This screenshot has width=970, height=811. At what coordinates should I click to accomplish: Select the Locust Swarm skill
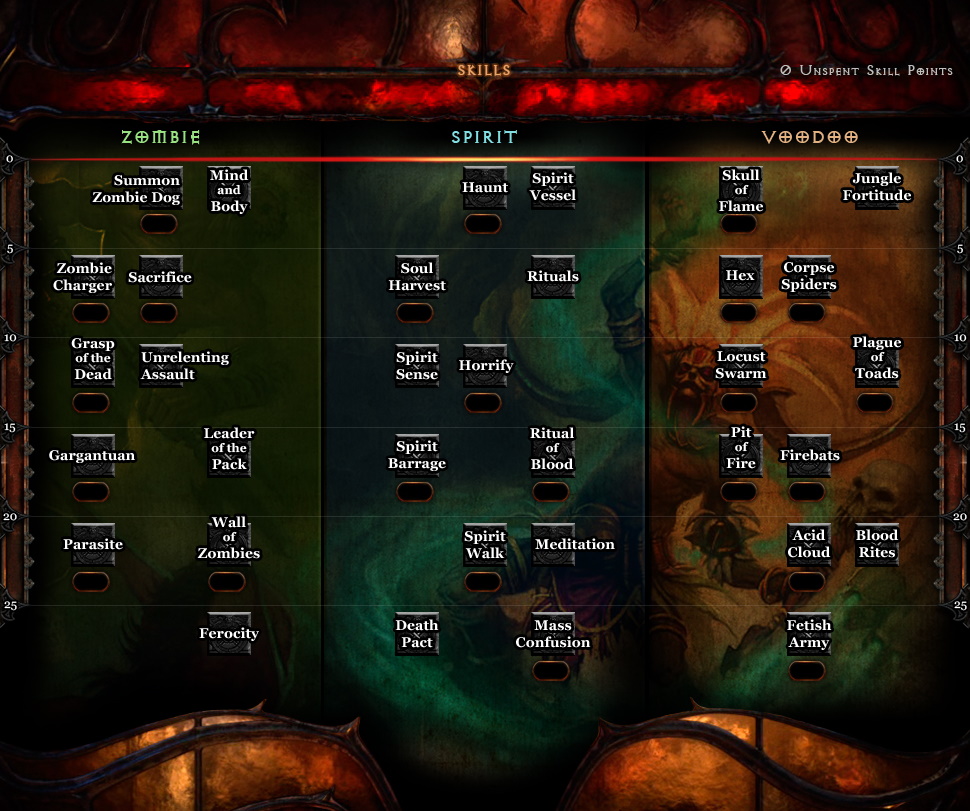(x=740, y=366)
